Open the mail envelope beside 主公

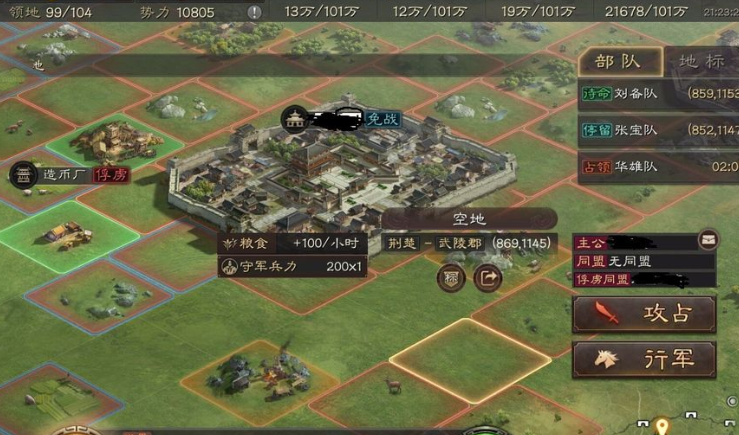pyautogui.click(x=708, y=241)
